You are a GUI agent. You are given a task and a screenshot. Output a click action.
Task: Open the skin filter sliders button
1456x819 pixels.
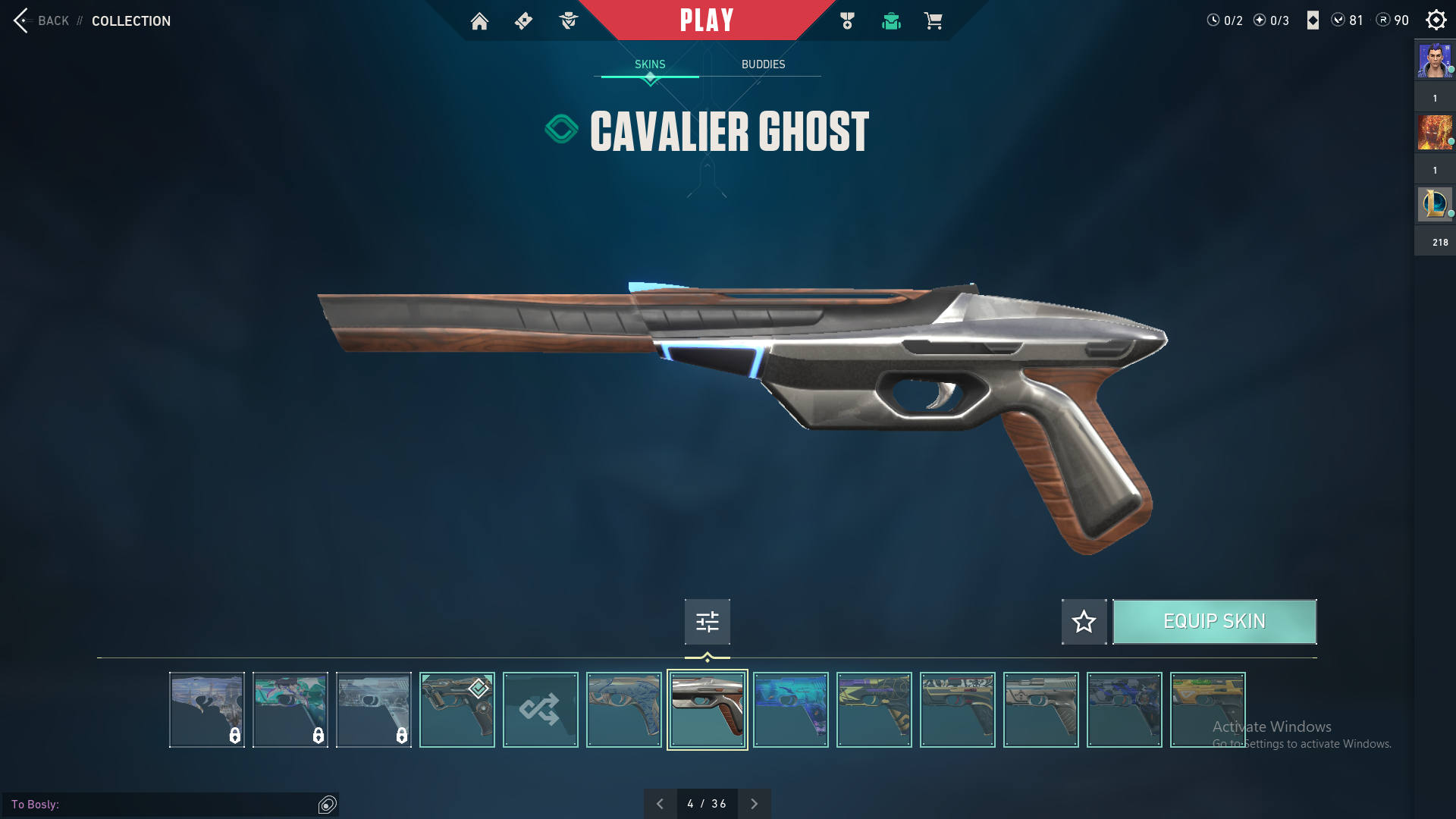707,622
